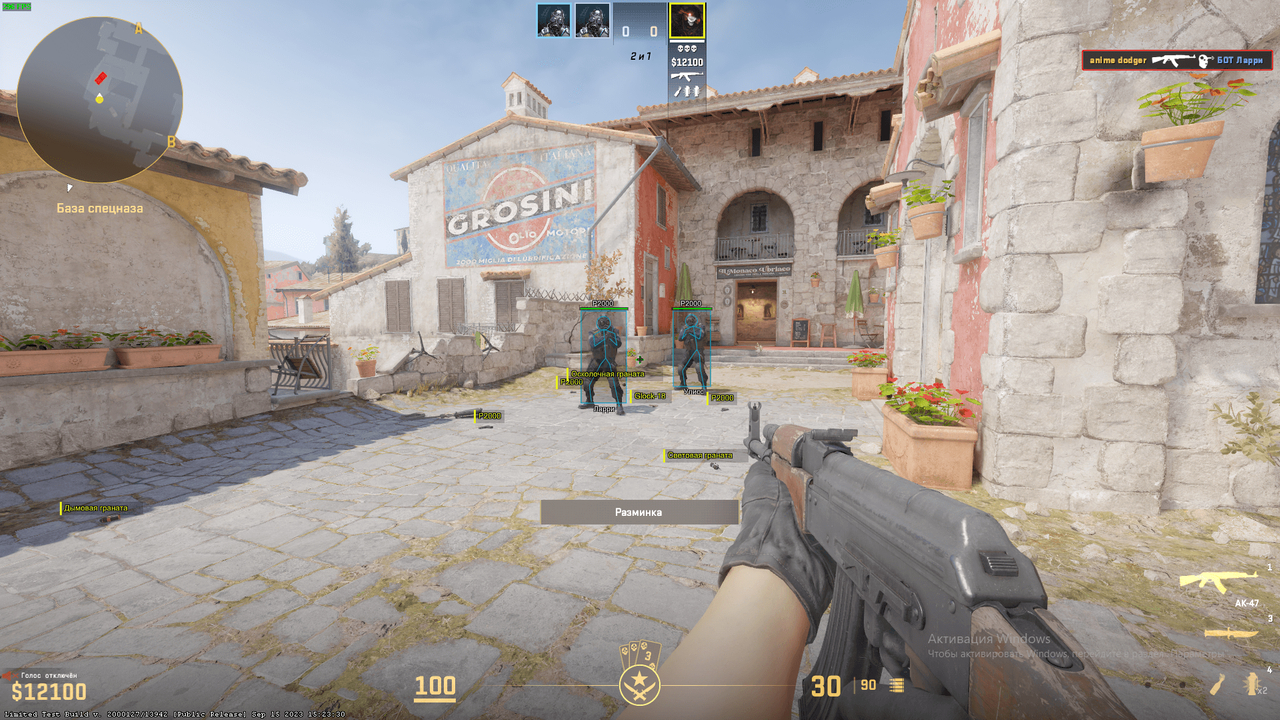Click the crossed-knives skill emblem above the healthbar
This screenshot has width=1280, height=720.
pyautogui.click(x=639, y=686)
